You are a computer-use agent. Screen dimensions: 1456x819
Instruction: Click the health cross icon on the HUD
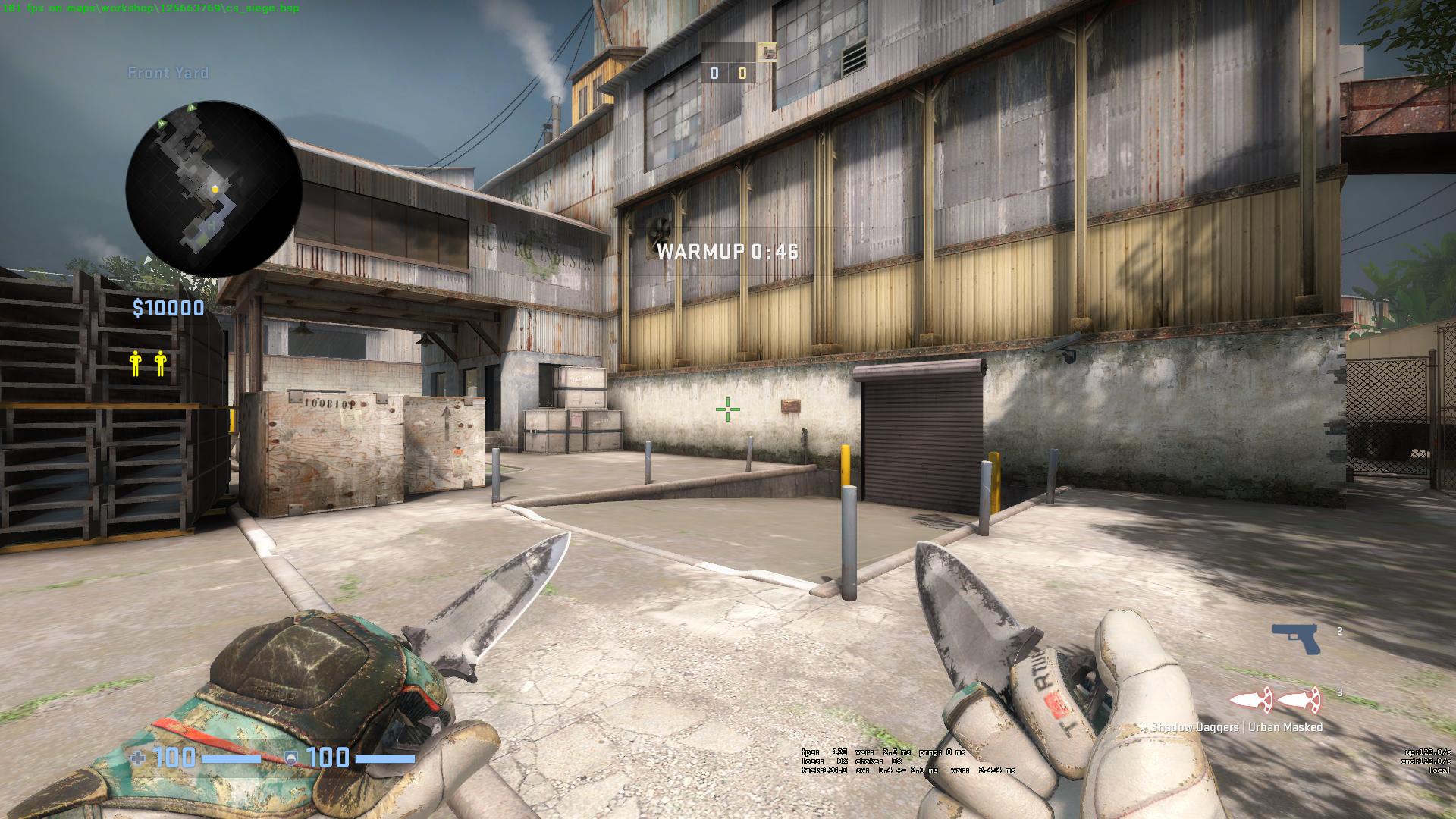tap(137, 756)
